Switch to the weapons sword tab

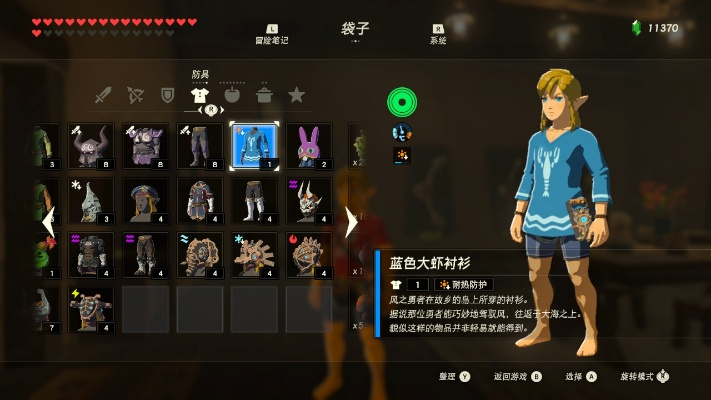(x=102, y=96)
